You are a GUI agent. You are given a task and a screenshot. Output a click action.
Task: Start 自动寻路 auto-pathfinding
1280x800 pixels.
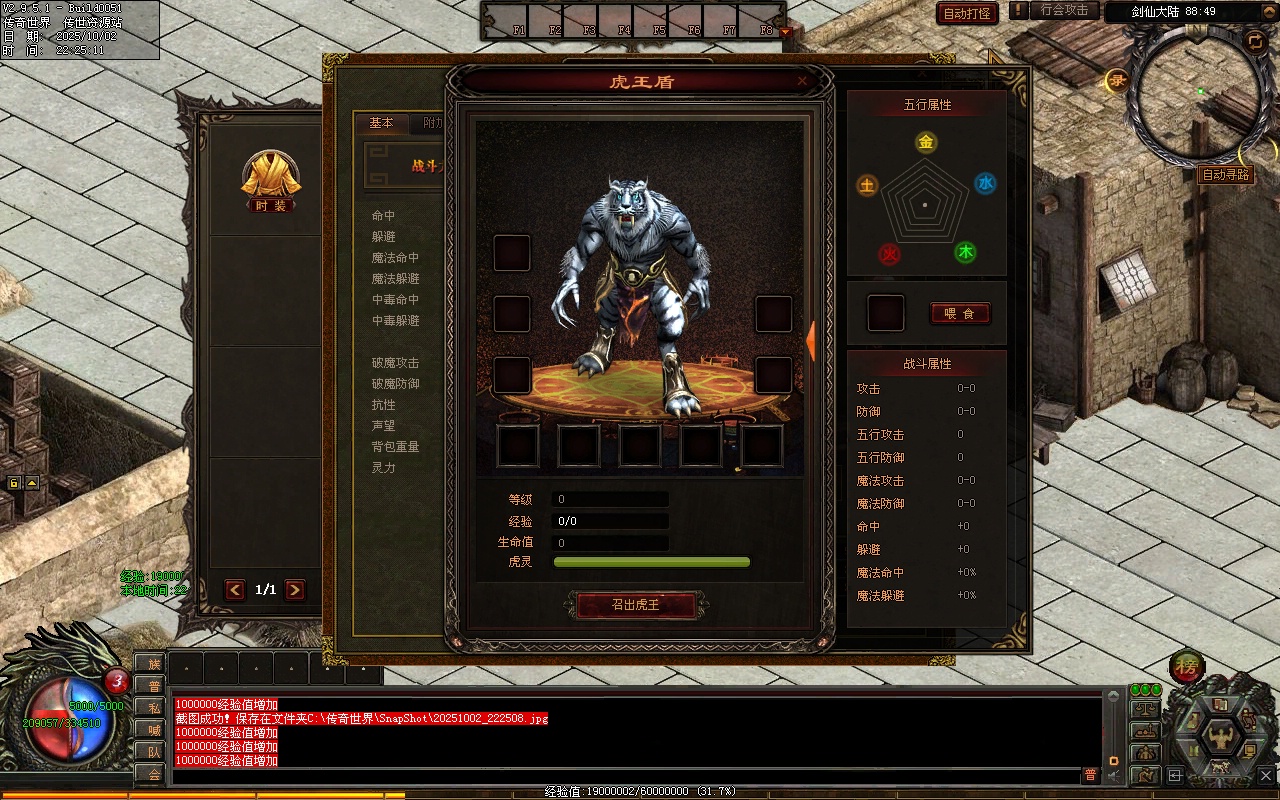[1225, 175]
